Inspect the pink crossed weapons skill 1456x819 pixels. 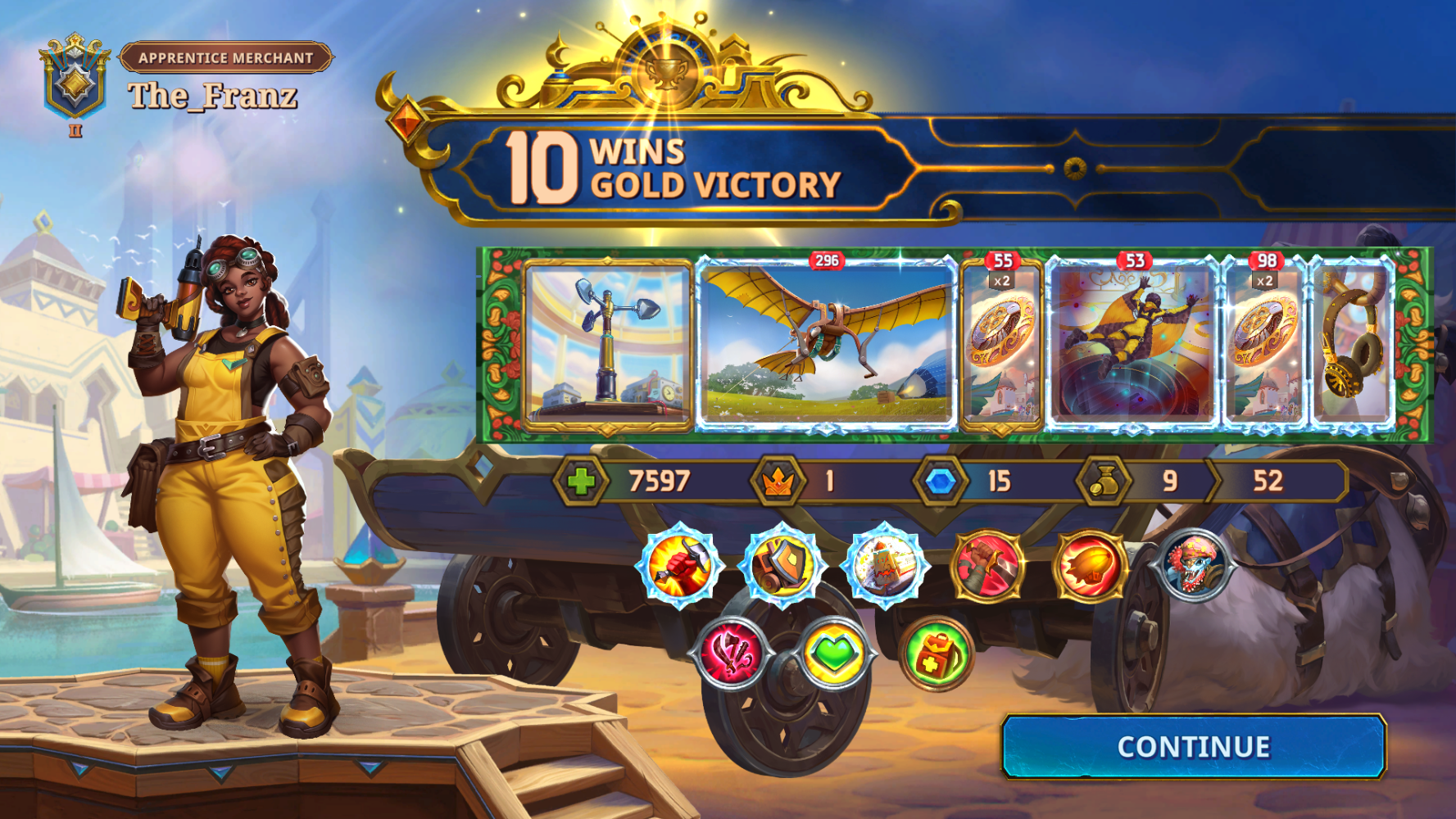pyautogui.click(x=732, y=654)
